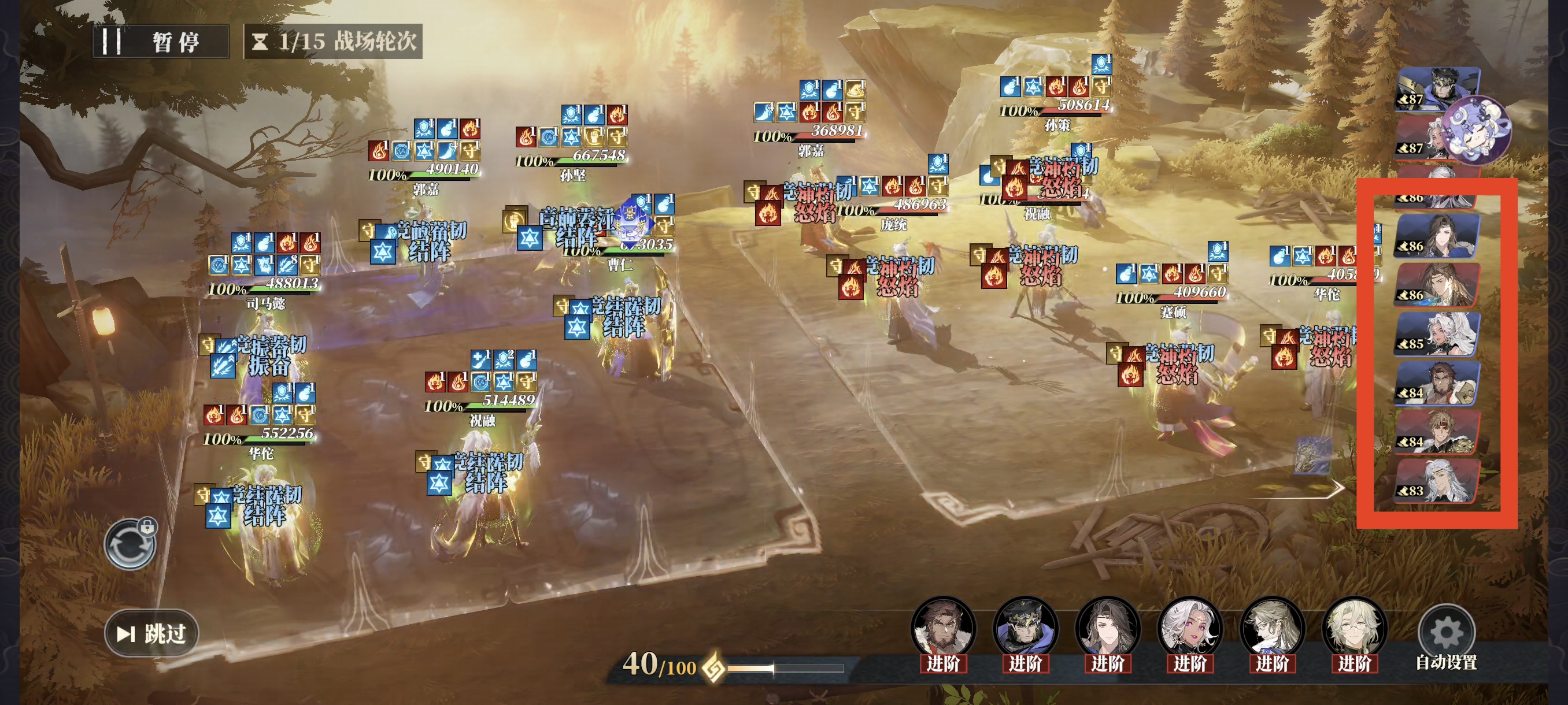Choose the helmeted speed 87 turn-order portrait
Screen dimensions: 1568x705
[1437, 89]
